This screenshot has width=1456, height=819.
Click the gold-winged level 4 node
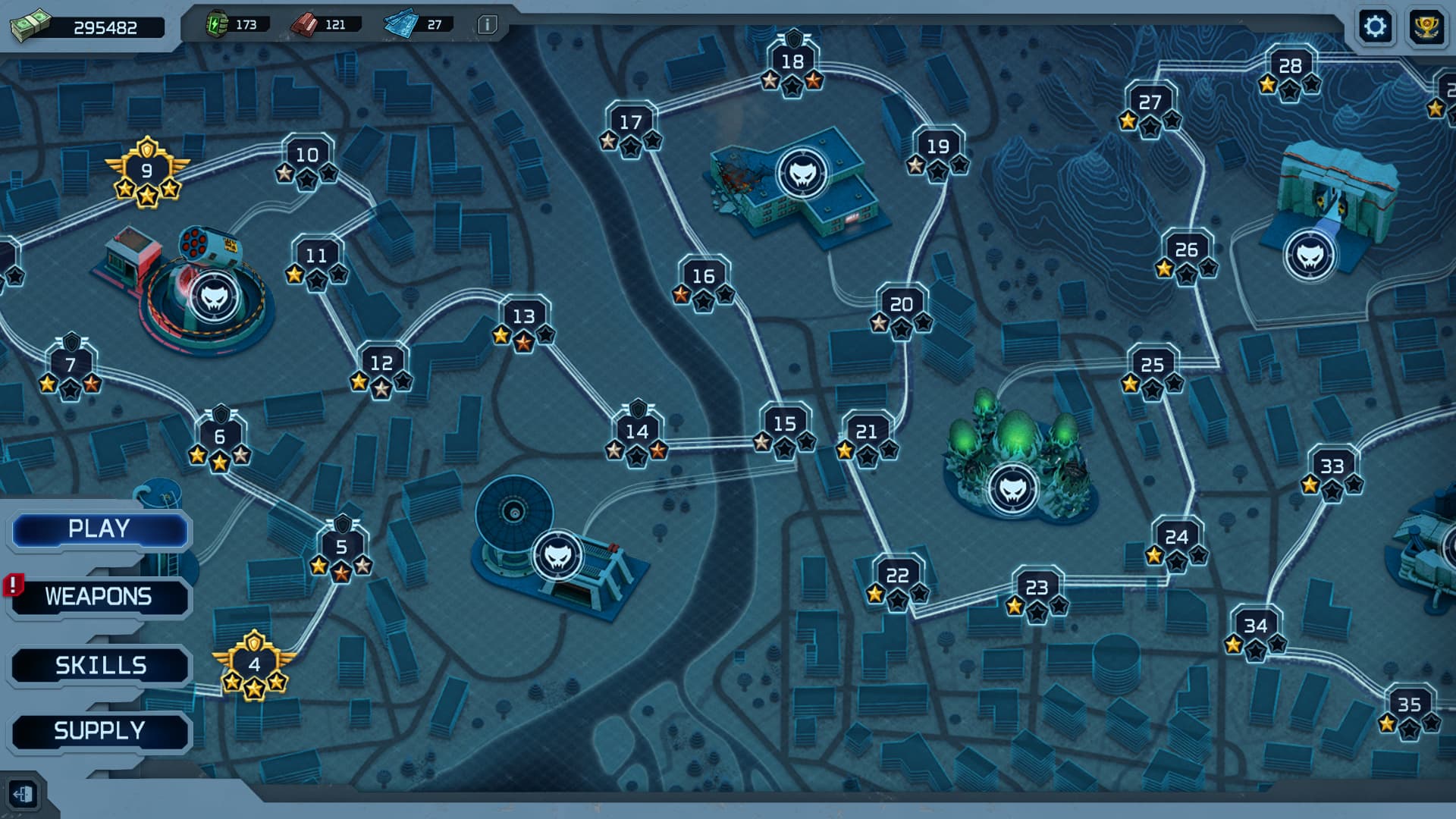(253, 663)
